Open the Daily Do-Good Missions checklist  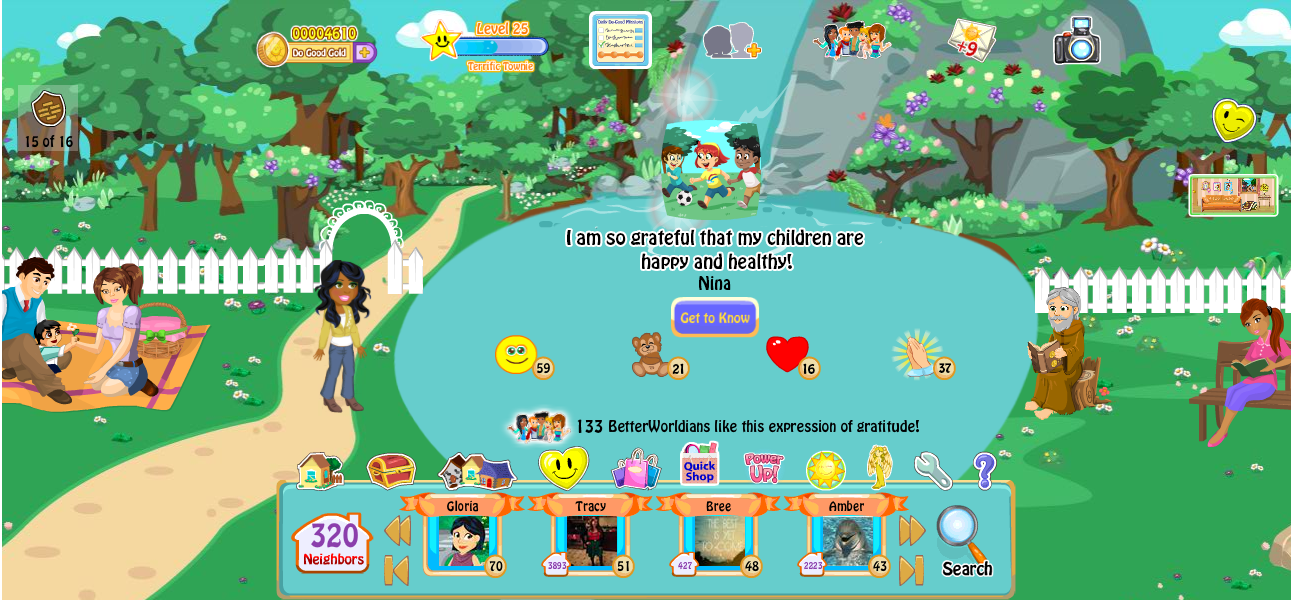(x=620, y=40)
